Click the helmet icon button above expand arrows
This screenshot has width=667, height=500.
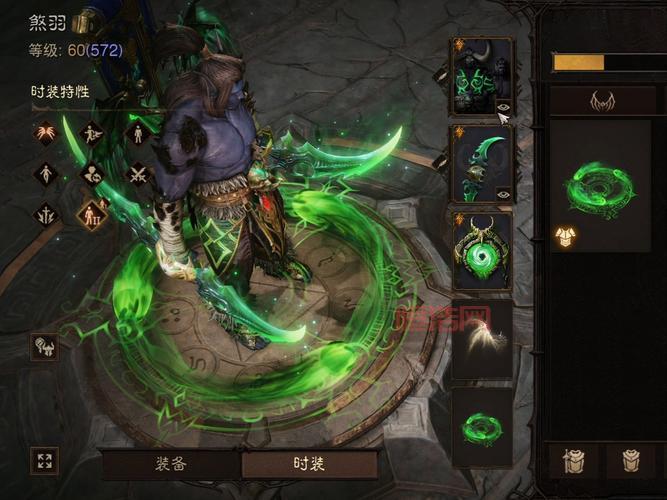pyautogui.click(x=44, y=346)
